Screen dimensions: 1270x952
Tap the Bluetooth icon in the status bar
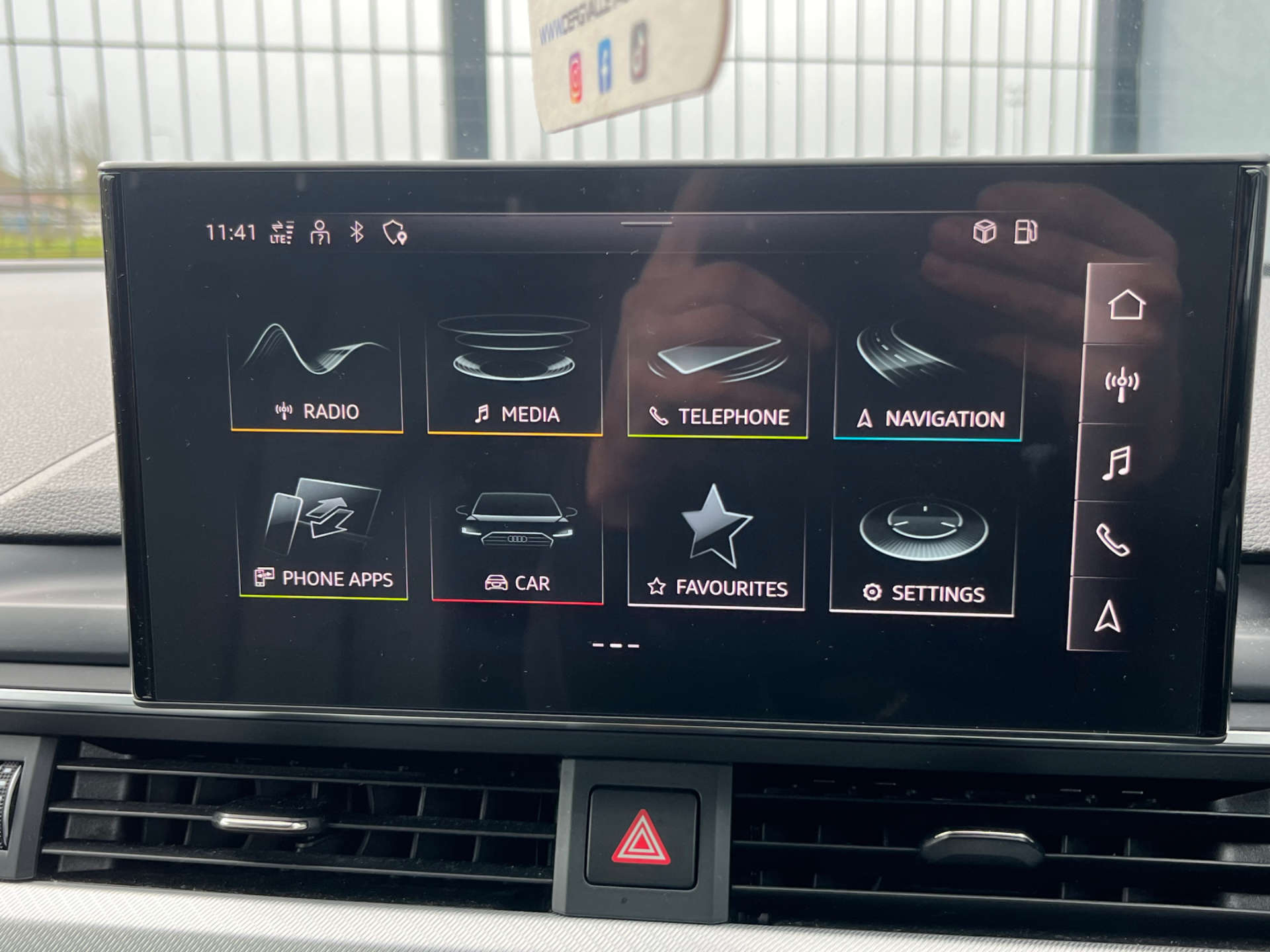click(358, 231)
